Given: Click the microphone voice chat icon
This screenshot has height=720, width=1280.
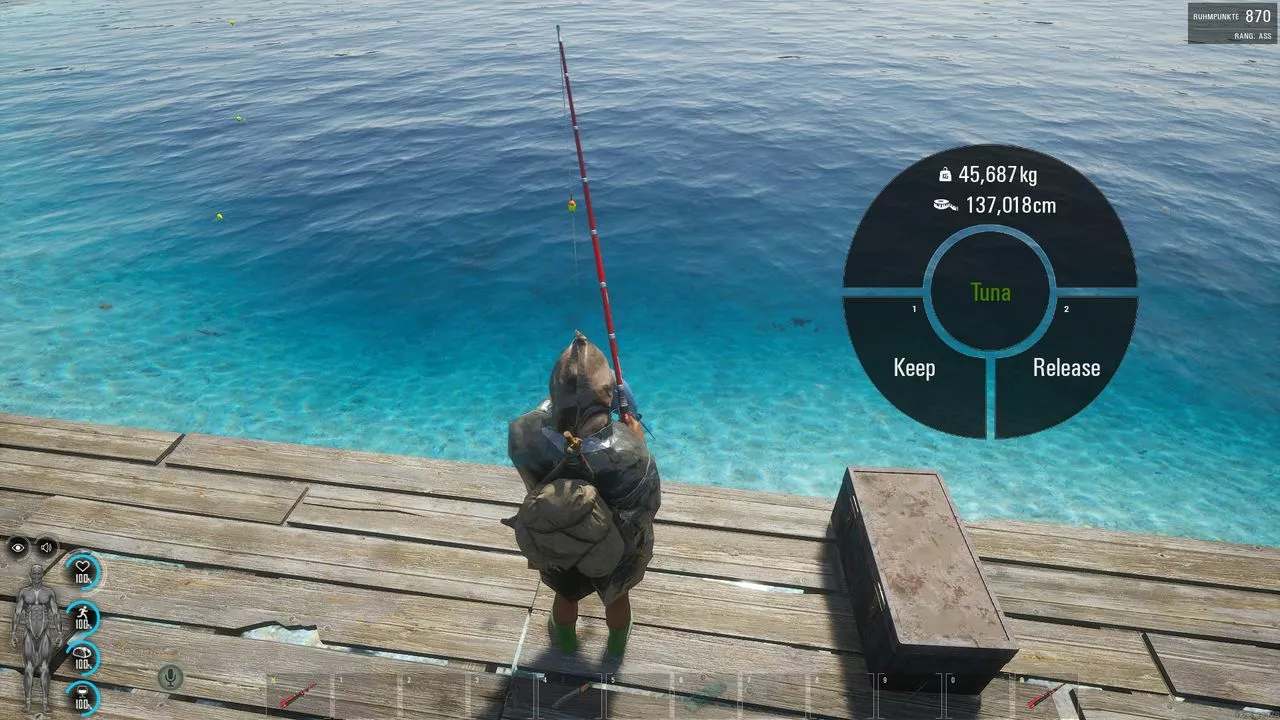Looking at the screenshot, I should point(170,678).
